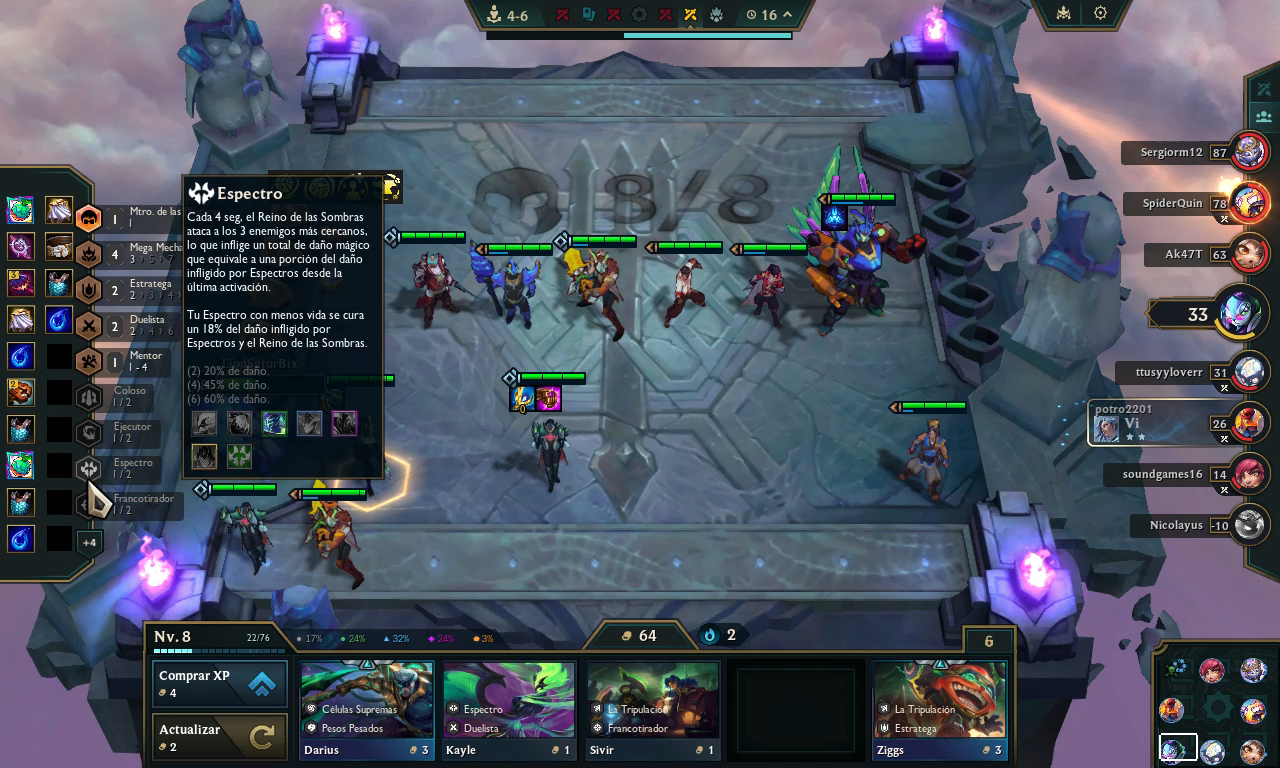Expand hidden traits with the +4 button
This screenshot has width=1280, height=768.
(89, 539)
